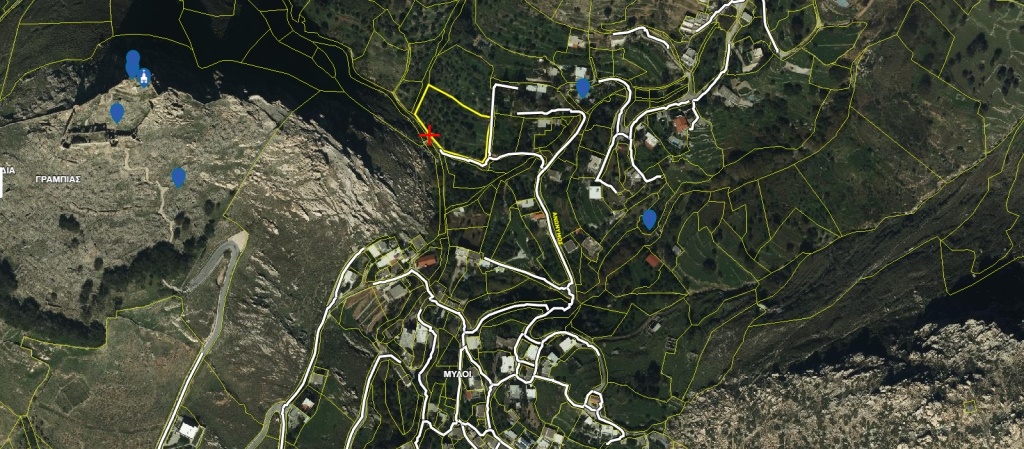Select the thick yellow highlighted land parcel

(x=459, y=125)
